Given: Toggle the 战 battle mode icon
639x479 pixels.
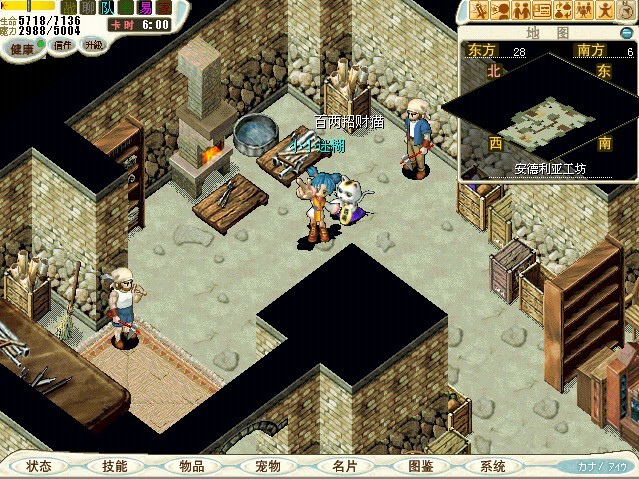Looking at the screenshot, I should click(x=68, y=8).
